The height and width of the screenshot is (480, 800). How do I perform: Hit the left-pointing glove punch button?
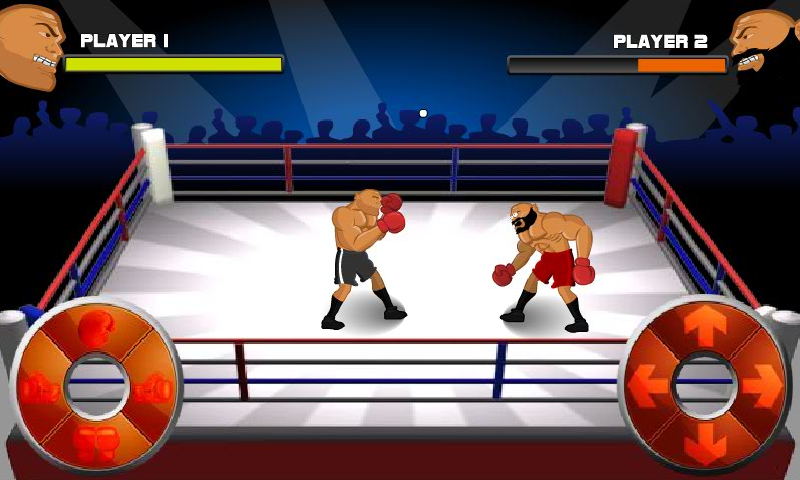tap(37, 387)
